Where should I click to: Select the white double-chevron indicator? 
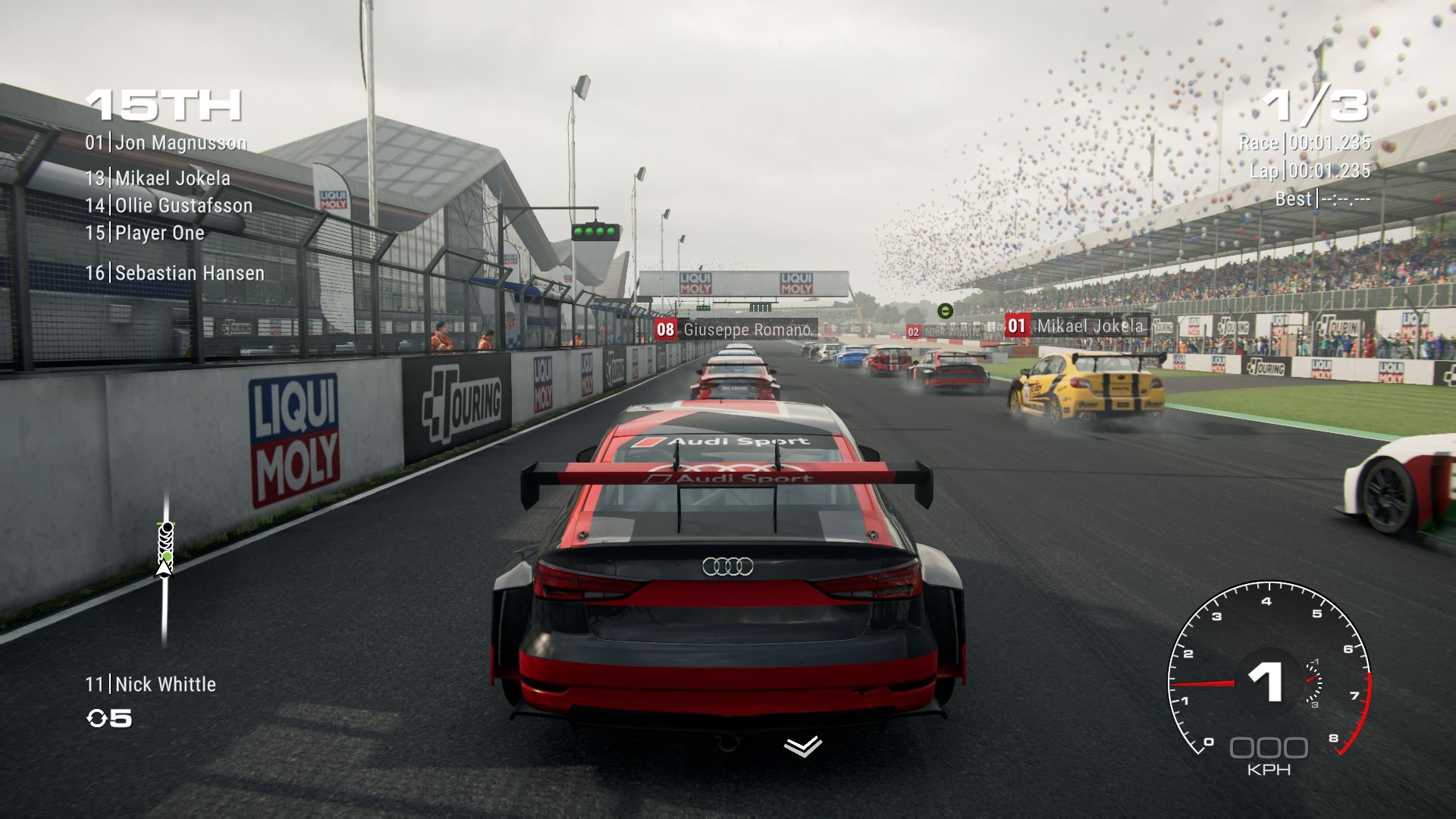802,746
